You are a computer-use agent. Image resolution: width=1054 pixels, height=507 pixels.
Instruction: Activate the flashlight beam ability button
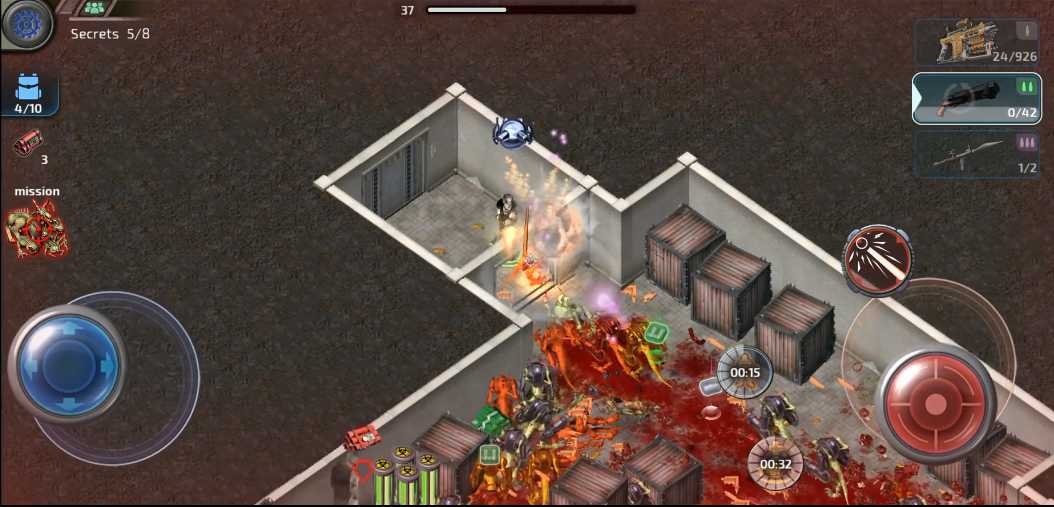(x=877, y=259)
